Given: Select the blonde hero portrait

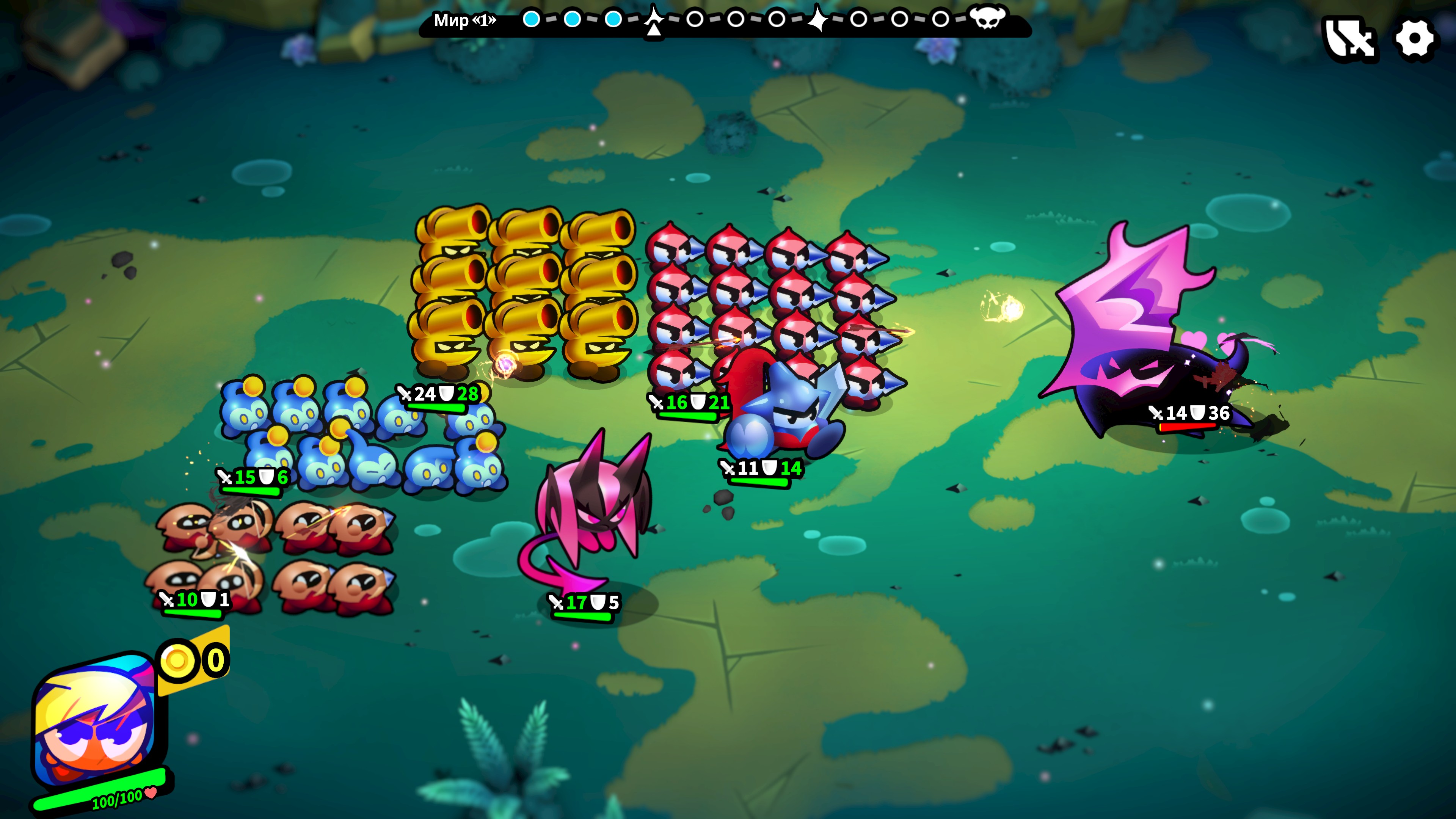Looking at the screenshot, I should [x=95, y=721].
